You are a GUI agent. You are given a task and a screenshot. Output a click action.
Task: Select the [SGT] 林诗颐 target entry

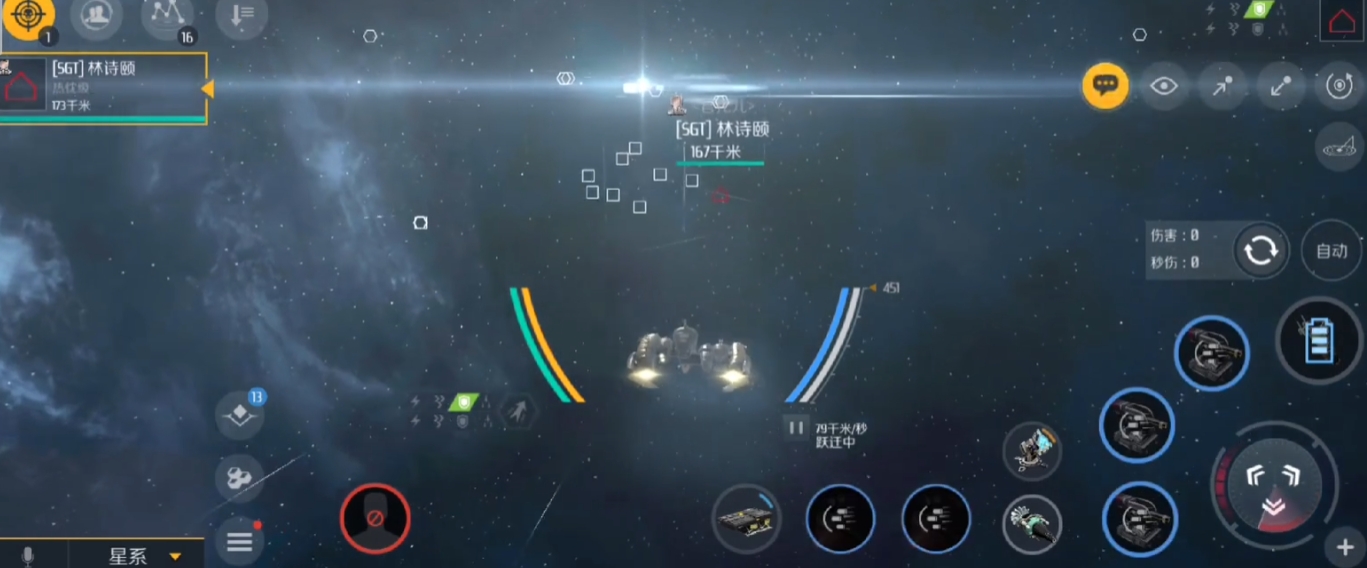point(104,88)
